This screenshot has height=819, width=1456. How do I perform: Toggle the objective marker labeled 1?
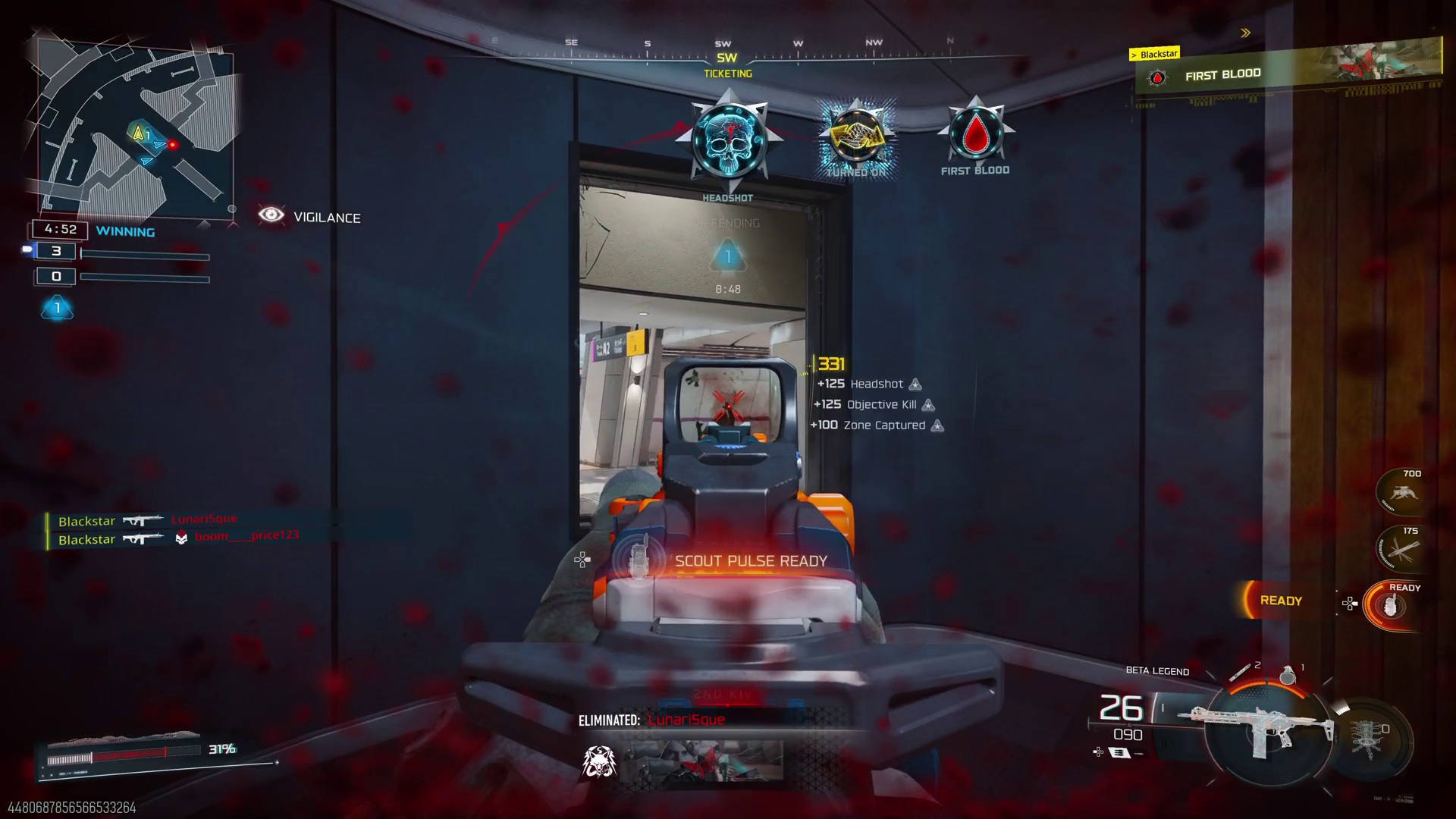[x=729, y=256]
